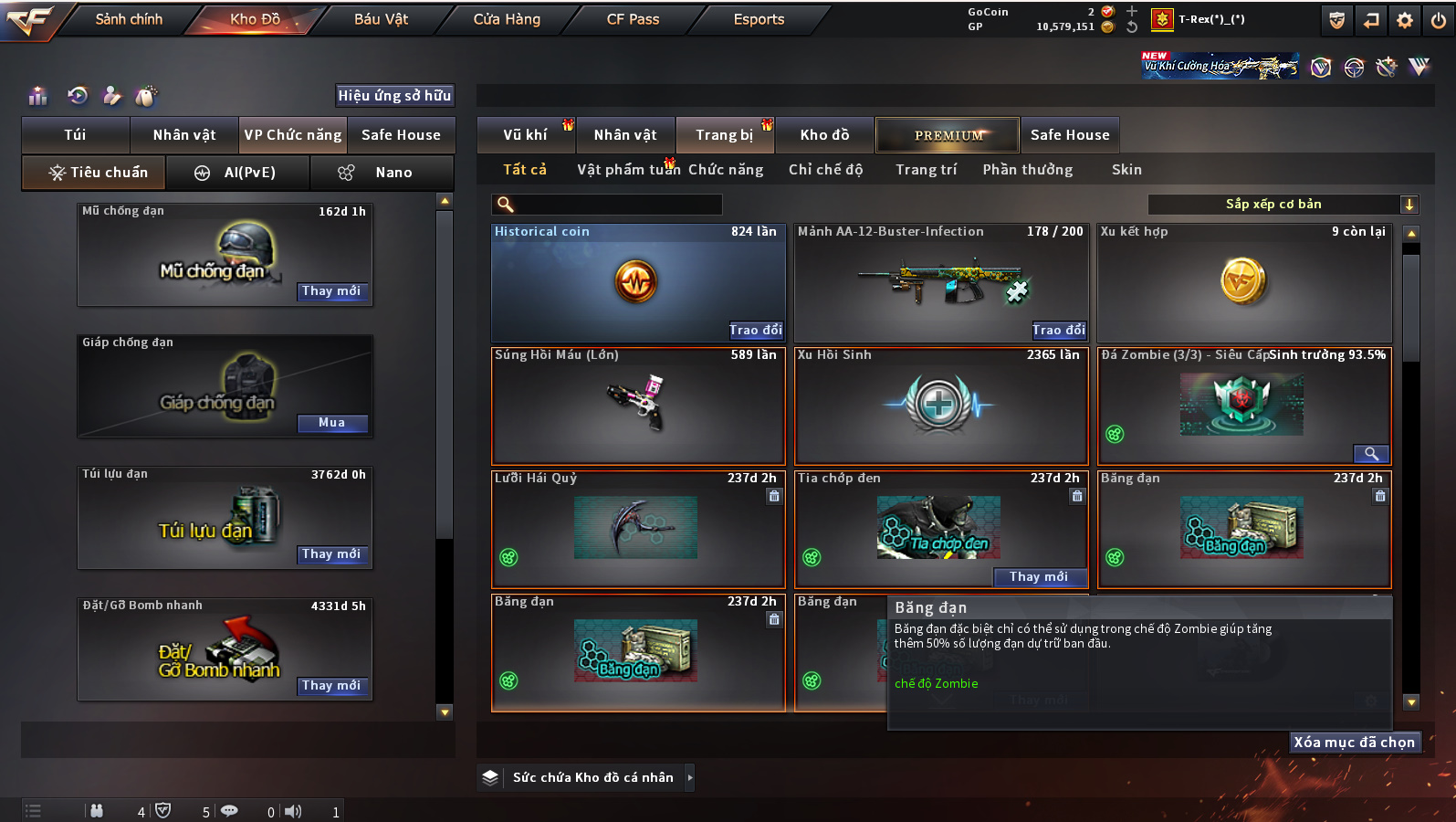The height and width of the screenshot is (822, 1456).
Task: Switch to the Esports section
Action: click(x=759, y=19)
